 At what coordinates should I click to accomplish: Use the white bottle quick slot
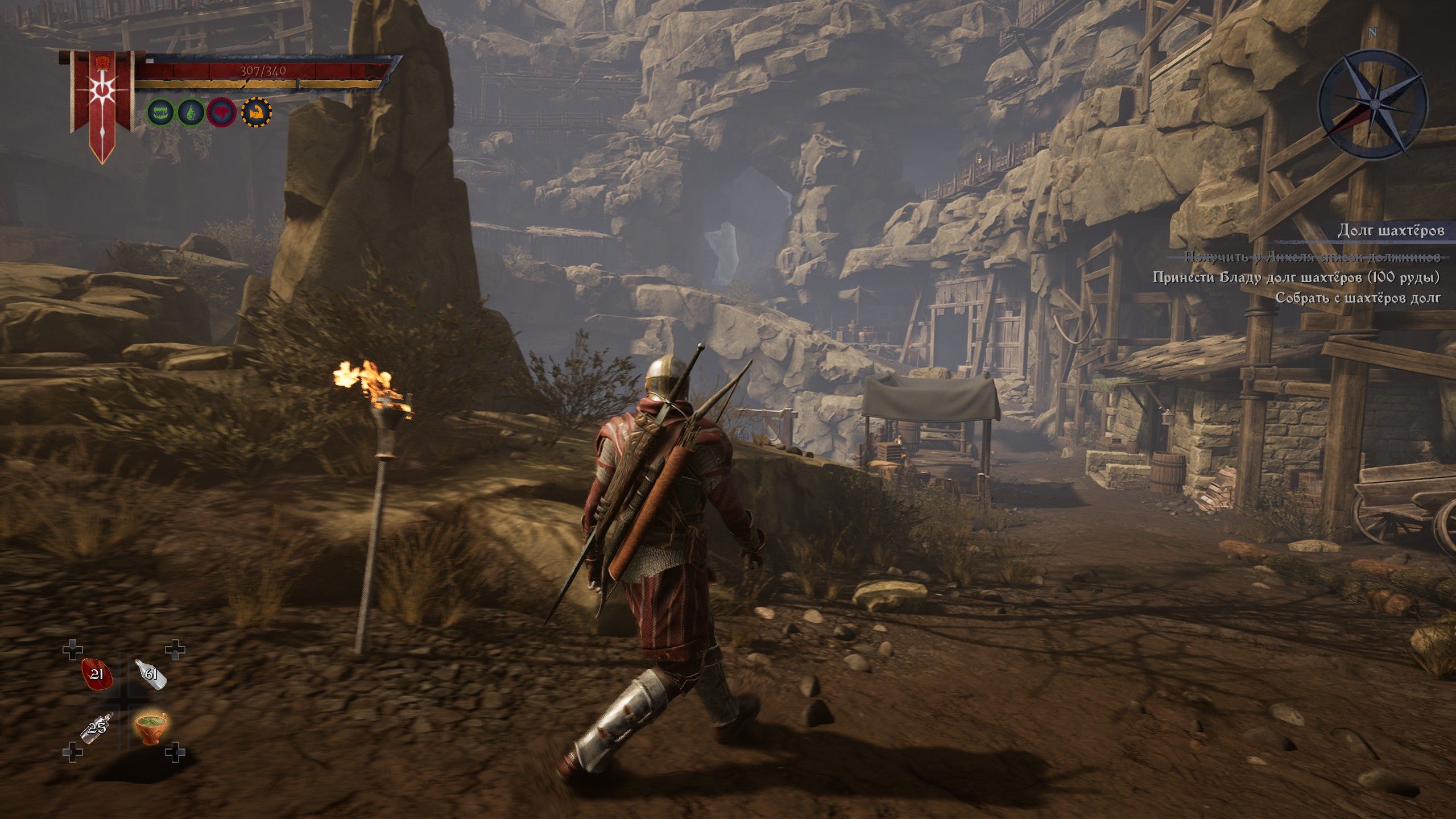(151, 675)
